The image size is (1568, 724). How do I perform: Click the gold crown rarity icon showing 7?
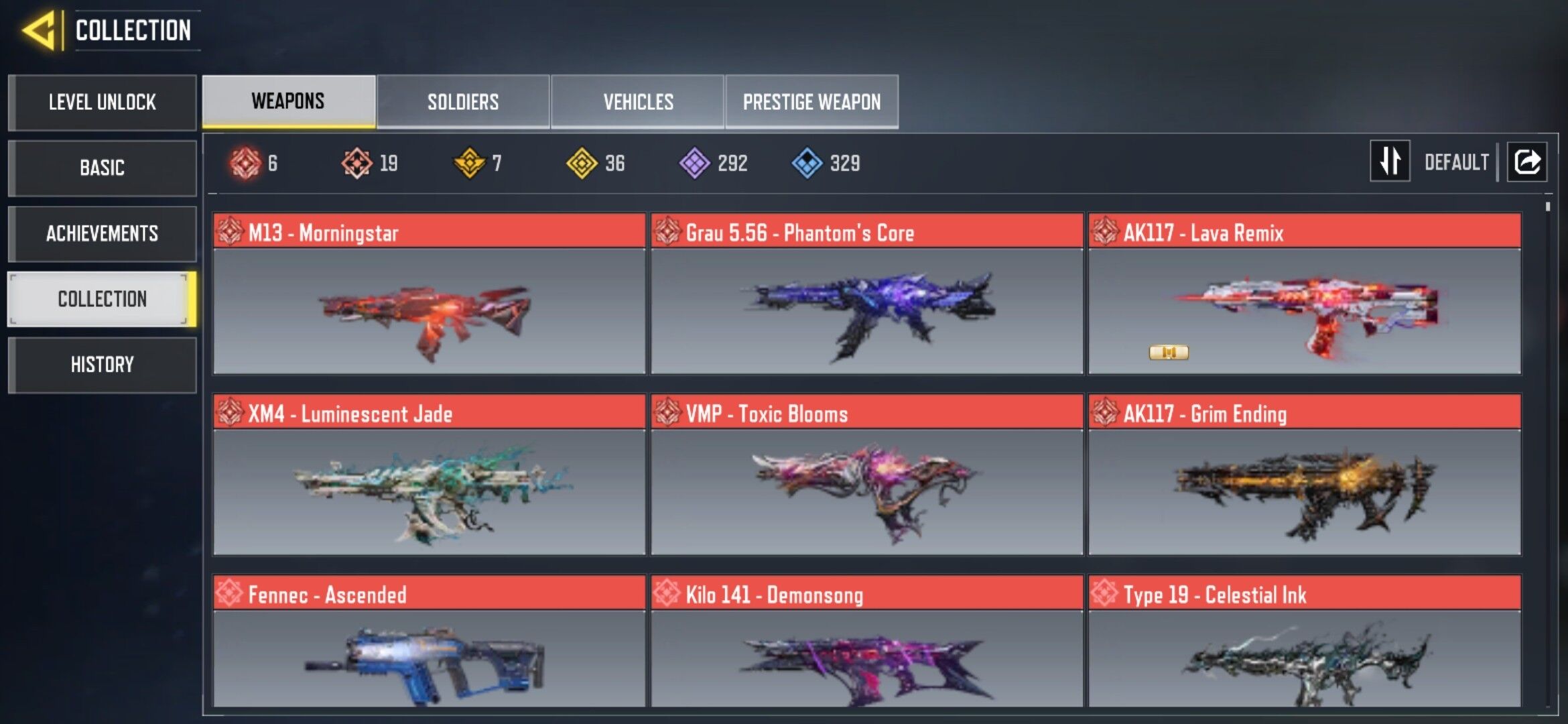[469, 161]
